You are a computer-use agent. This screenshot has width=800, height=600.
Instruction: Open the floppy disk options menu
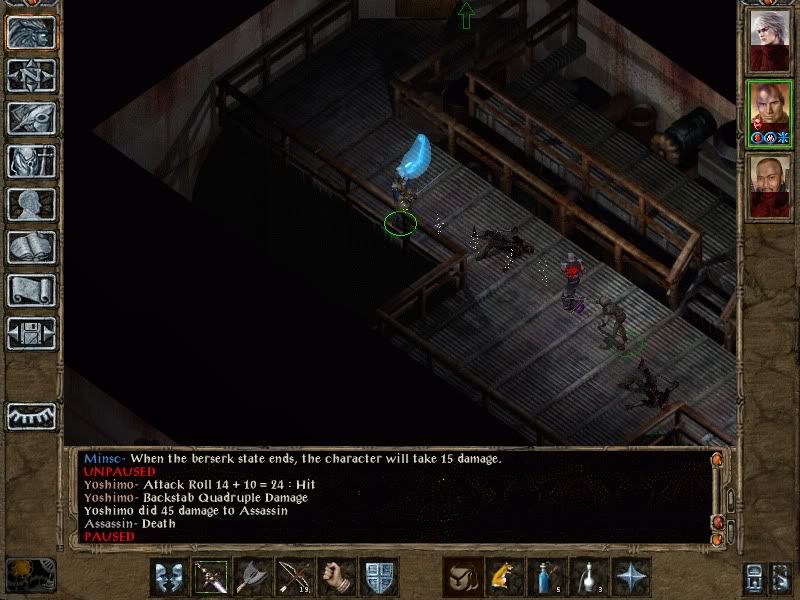click(31, 333)
